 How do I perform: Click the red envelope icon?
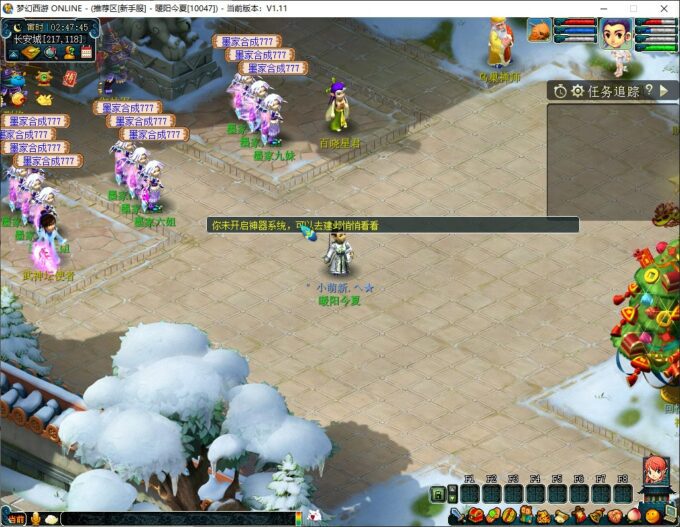point(69,77)
